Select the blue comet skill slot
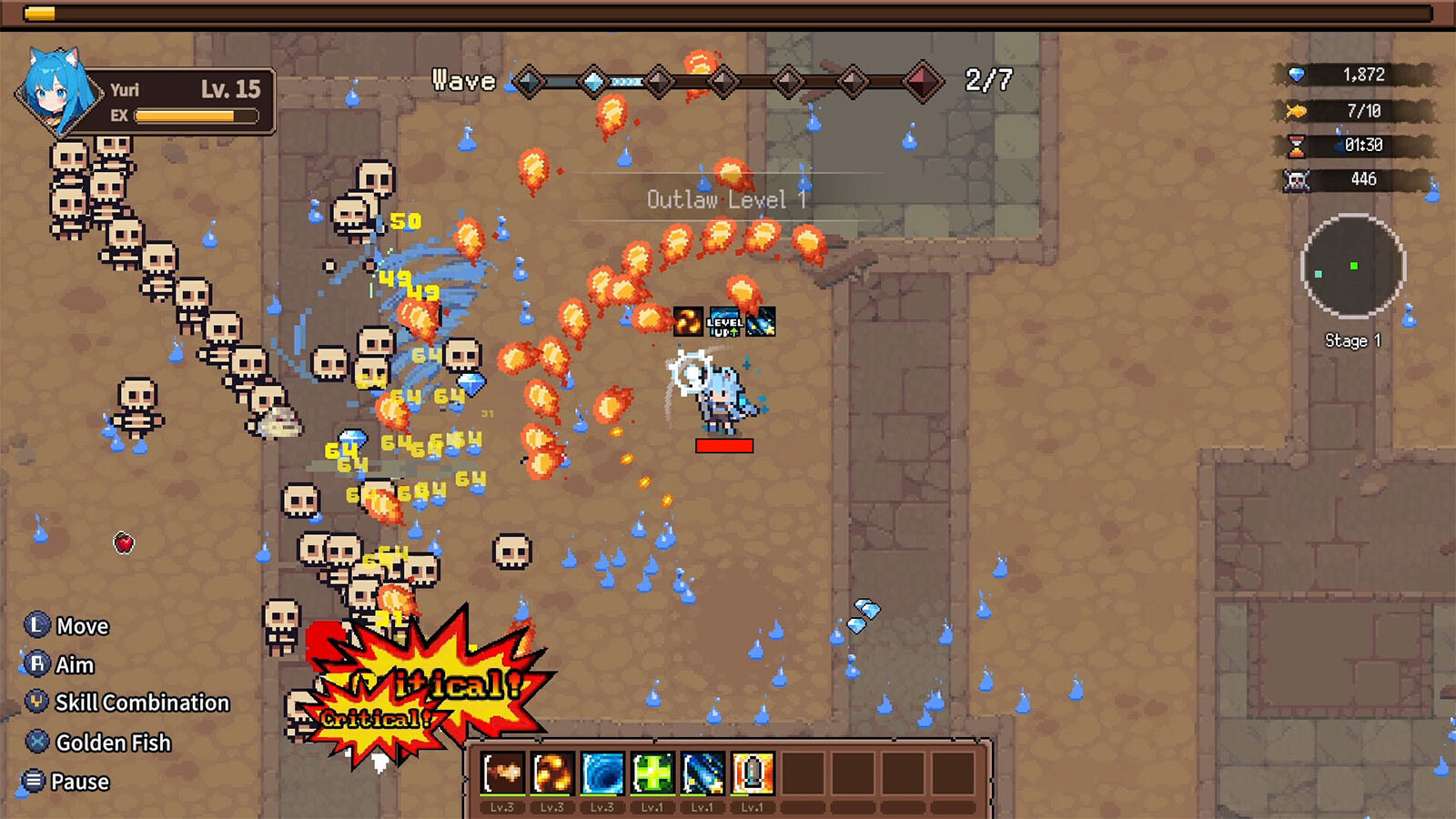Screen dimensions: 1456x819 coord(703,773)
